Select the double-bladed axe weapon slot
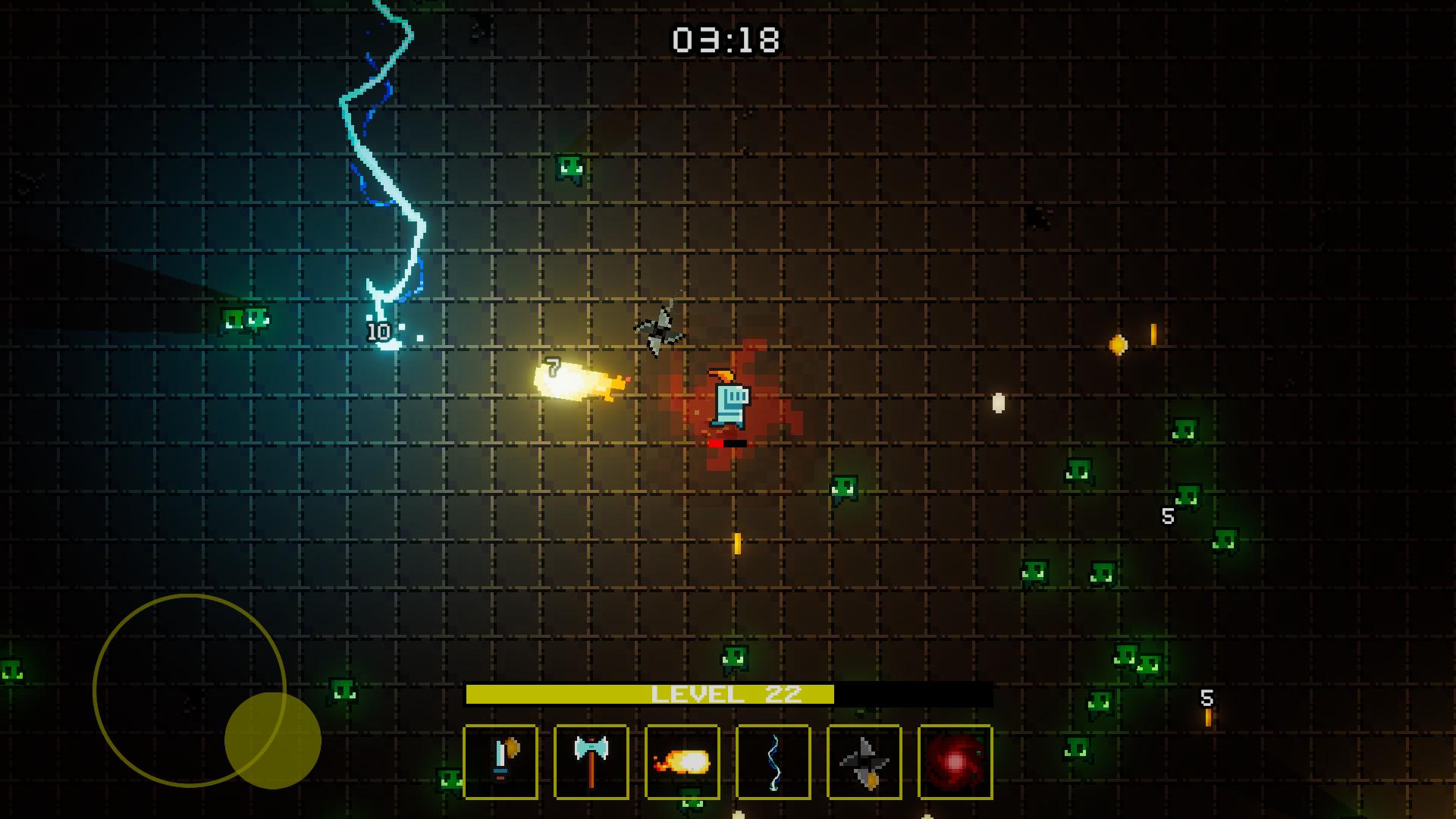The image size is (1456, 819). point(591,762)
